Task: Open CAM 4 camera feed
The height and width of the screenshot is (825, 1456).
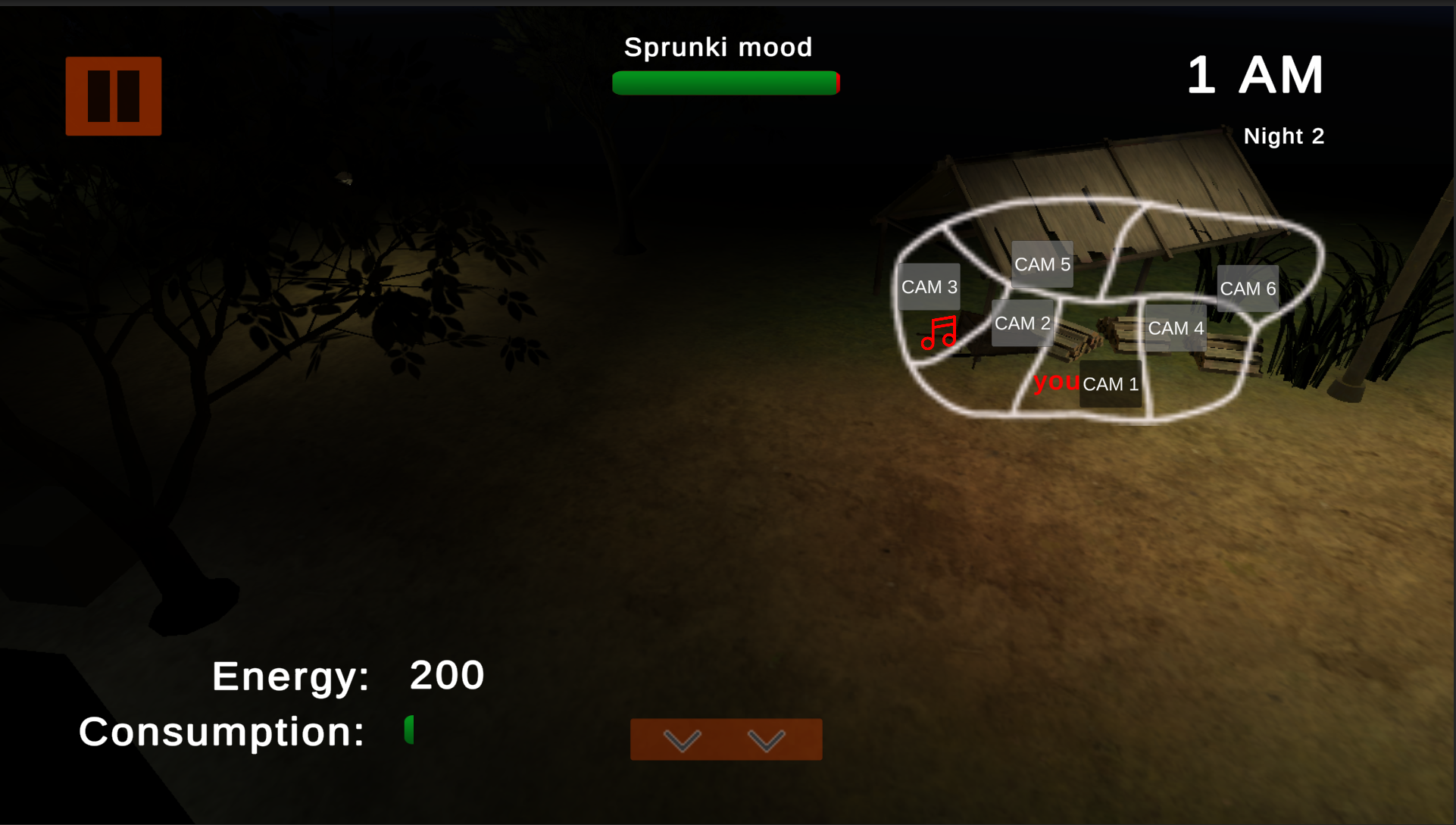Action: pos(1176,327)
